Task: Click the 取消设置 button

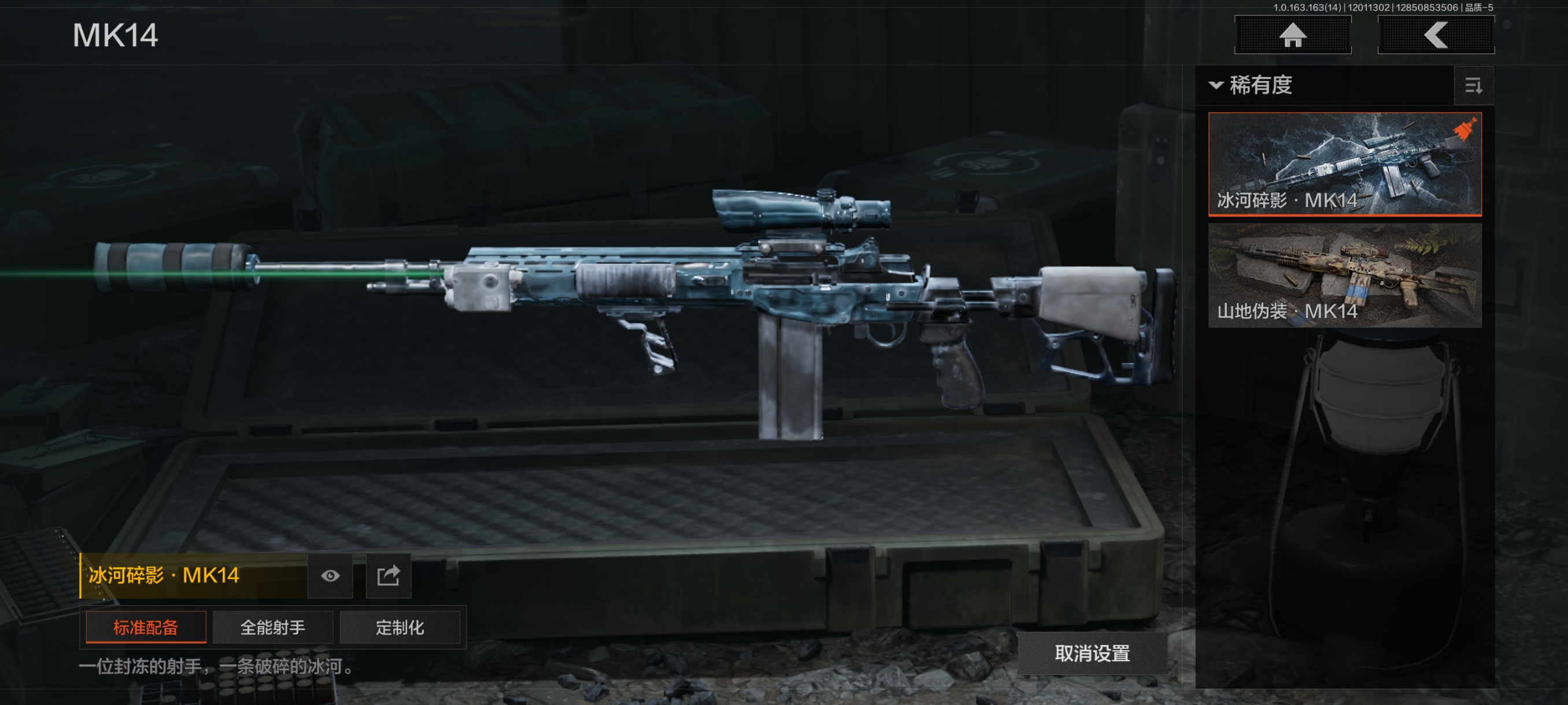Action: [x=1092, y=654]
